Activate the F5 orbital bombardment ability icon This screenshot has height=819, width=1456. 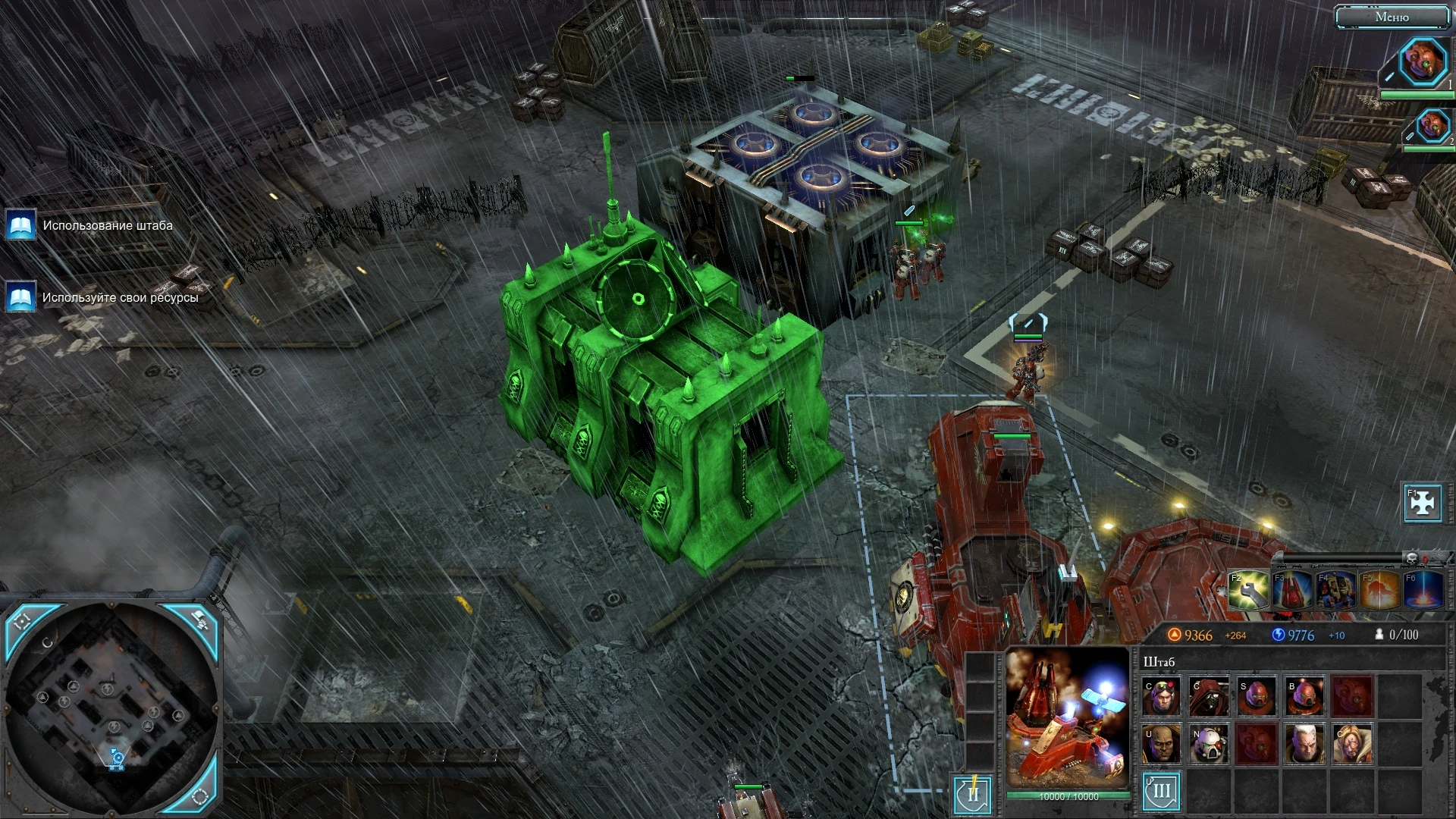[x=1377, y=590]
